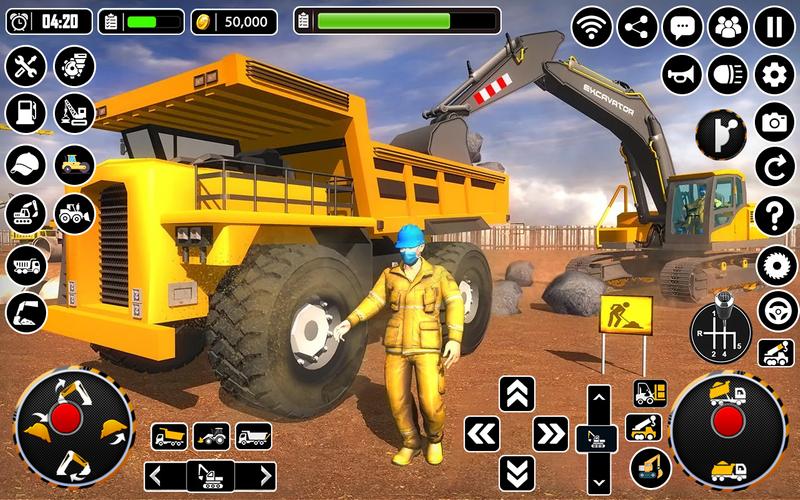Open the settings gear
The image size is (800, 500).
tap(774, 73)
